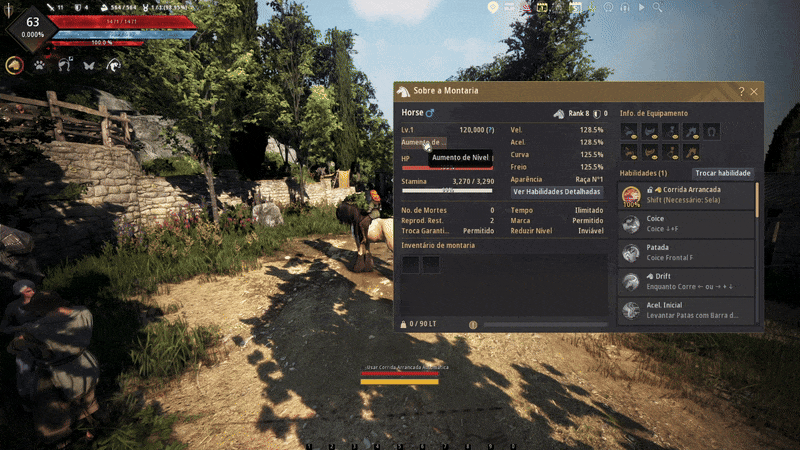
Task: Click the question mark beside 120,000
Action: pos(491,130)
